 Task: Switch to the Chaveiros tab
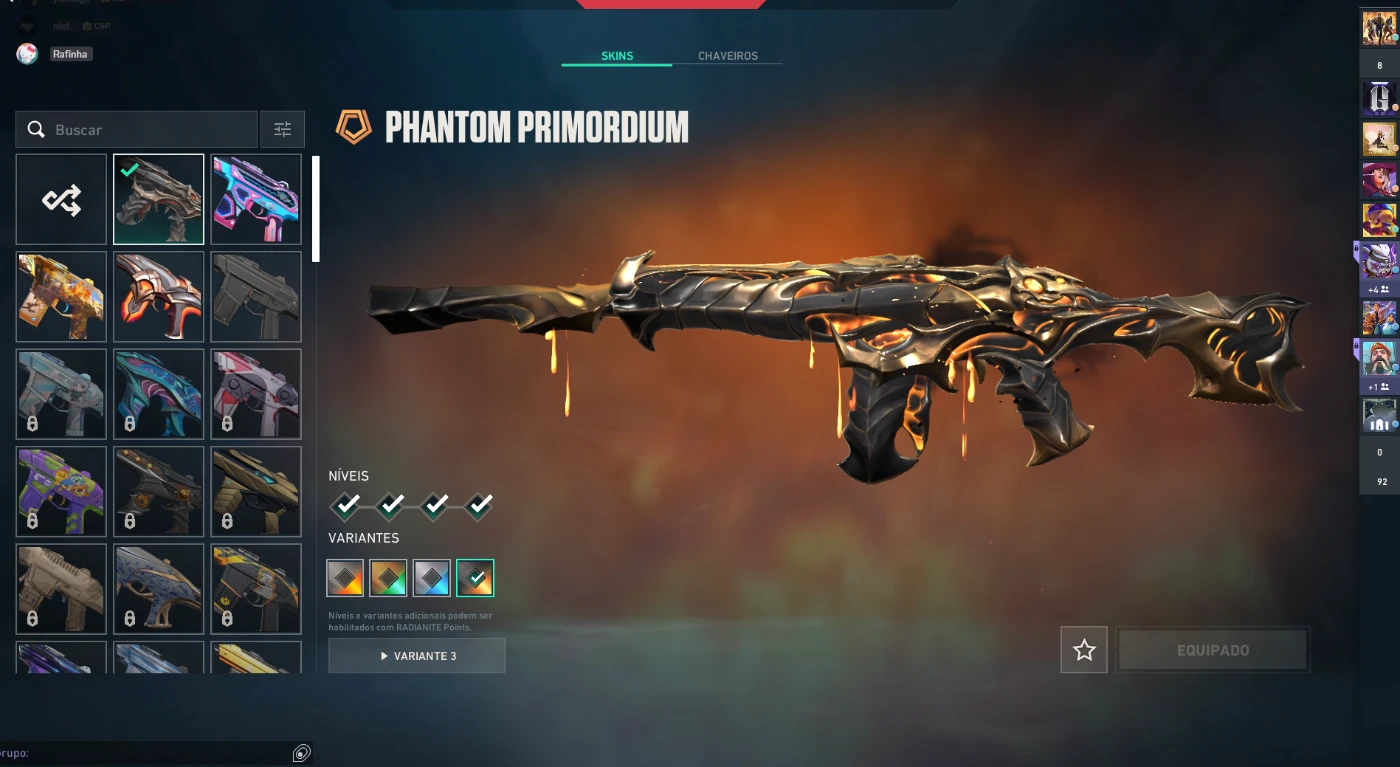(x=727, y=56)
